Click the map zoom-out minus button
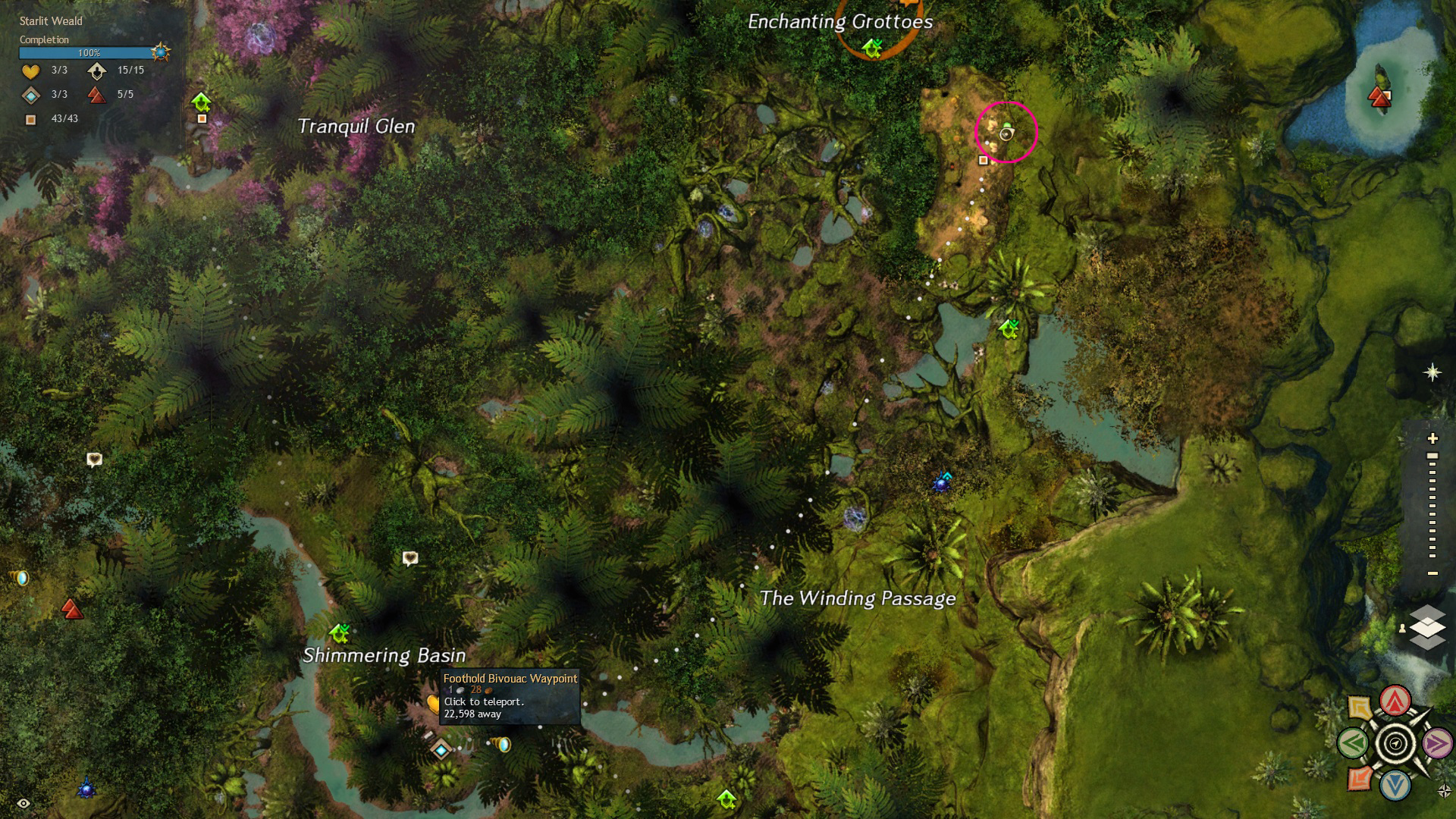This screenshot has width=1456, height=819. (x=1432, y=573)
